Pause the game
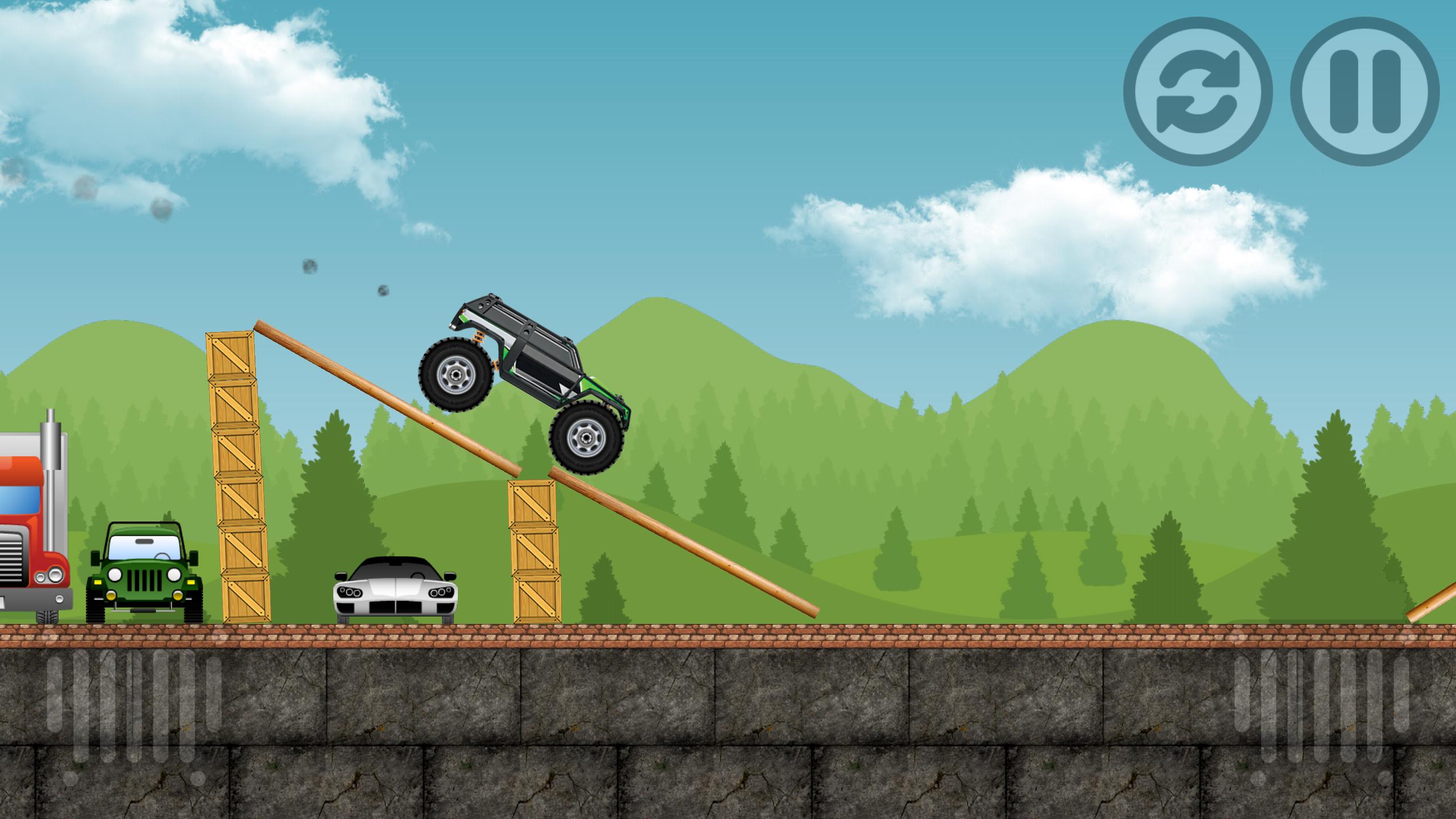The image size is (1456, 819). pos(1365,92)
